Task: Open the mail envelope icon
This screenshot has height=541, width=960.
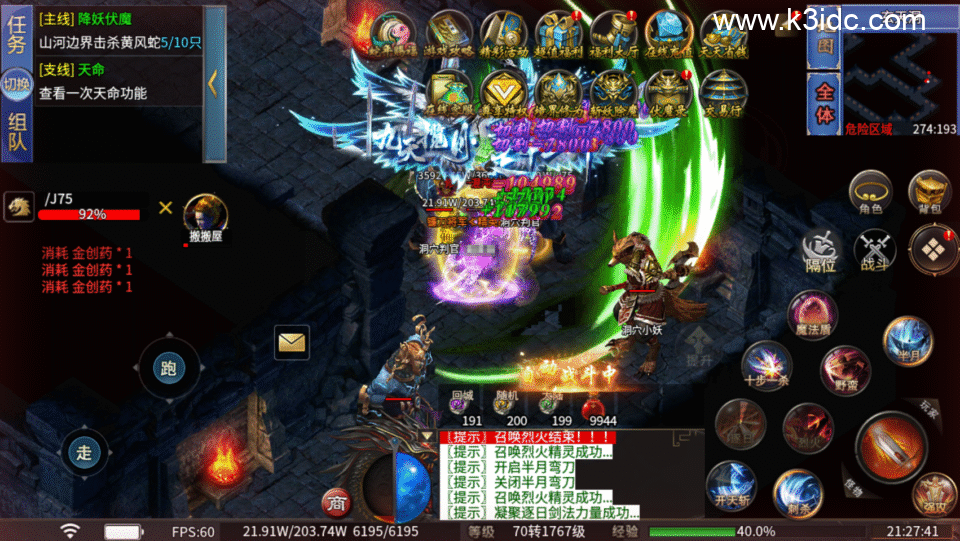Action: pyautogui.click(x=292, y=343)
